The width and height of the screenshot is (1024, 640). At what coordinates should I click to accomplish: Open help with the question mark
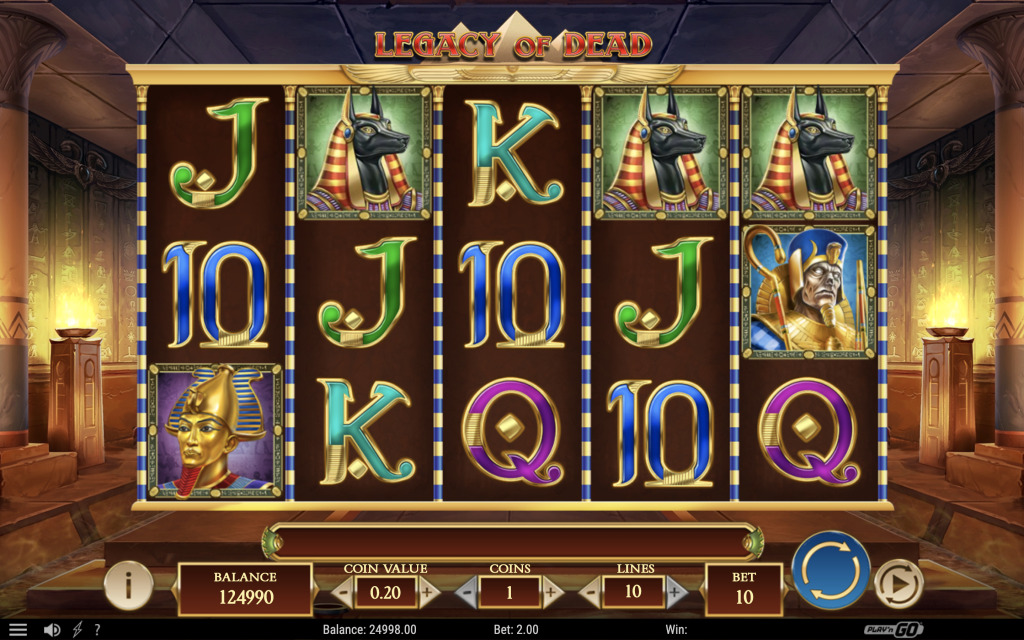click(97, 630)
